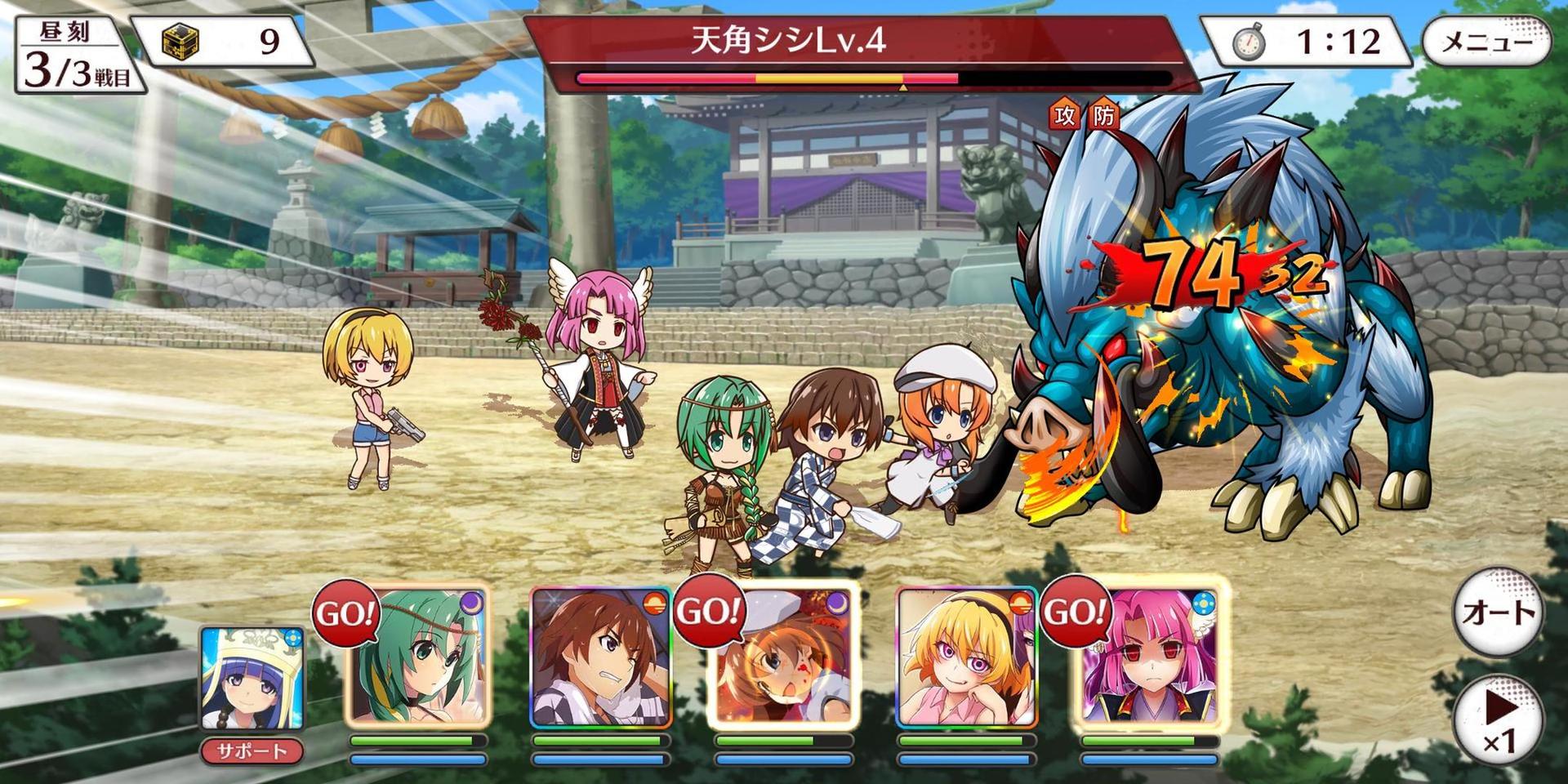Screen dimensions: 1568x784
Task: Tap the boss attack buff icon 攻
Action: (1064, 116)
